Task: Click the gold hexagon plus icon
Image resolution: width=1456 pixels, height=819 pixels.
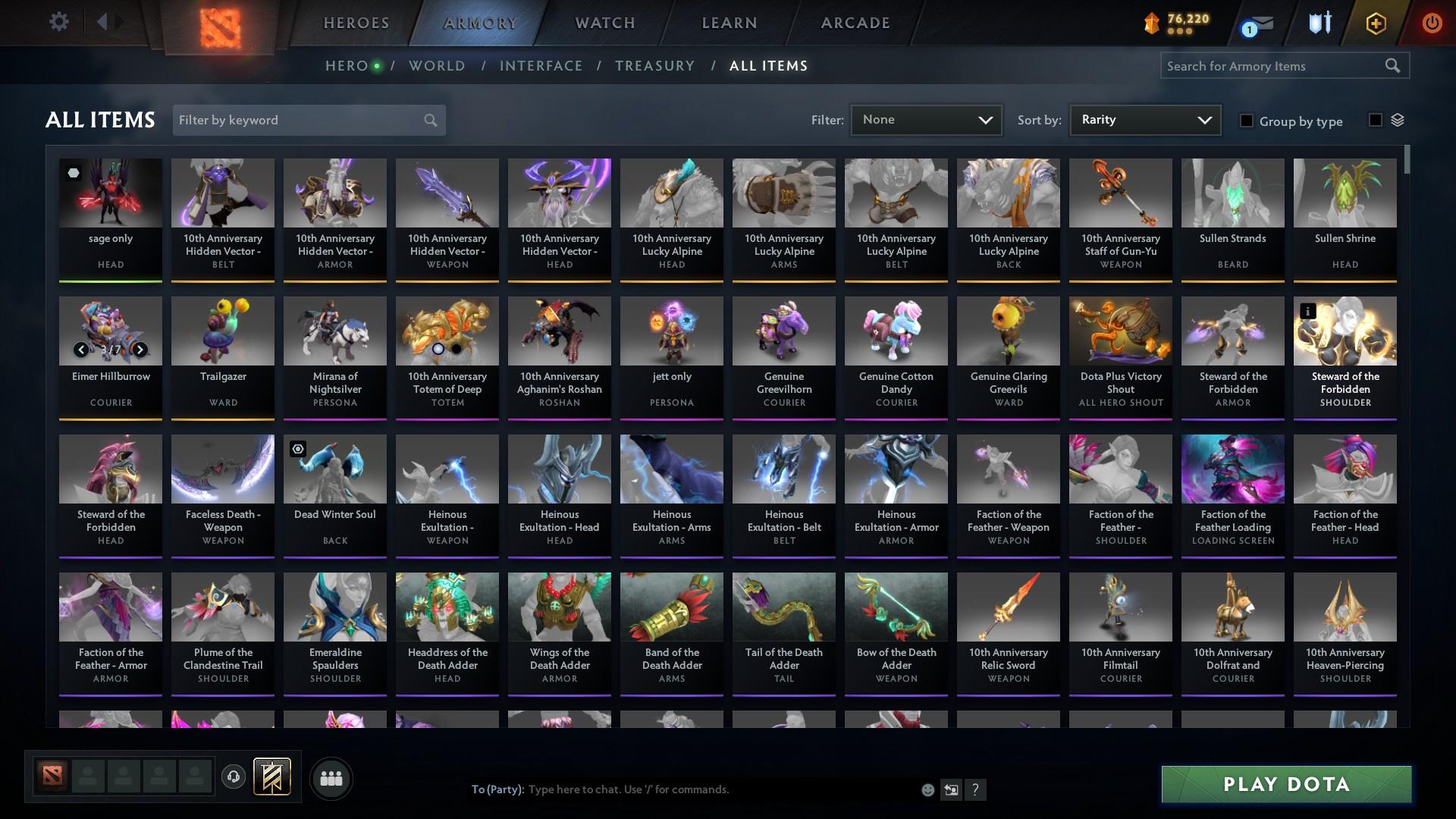Action: click(x=1374, y=23)
